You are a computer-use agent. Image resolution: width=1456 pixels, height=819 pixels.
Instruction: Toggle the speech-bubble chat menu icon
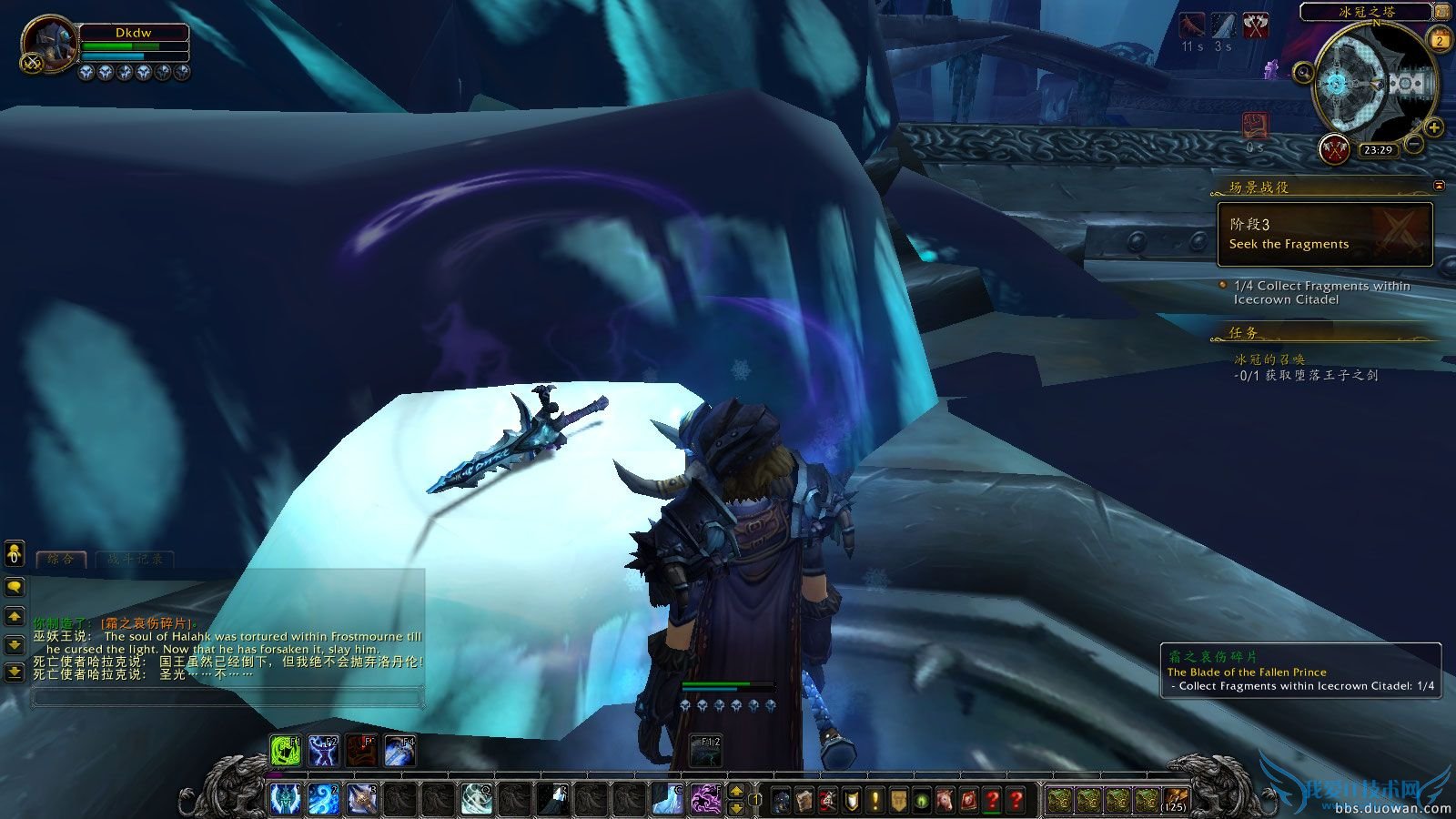[15, 589]
